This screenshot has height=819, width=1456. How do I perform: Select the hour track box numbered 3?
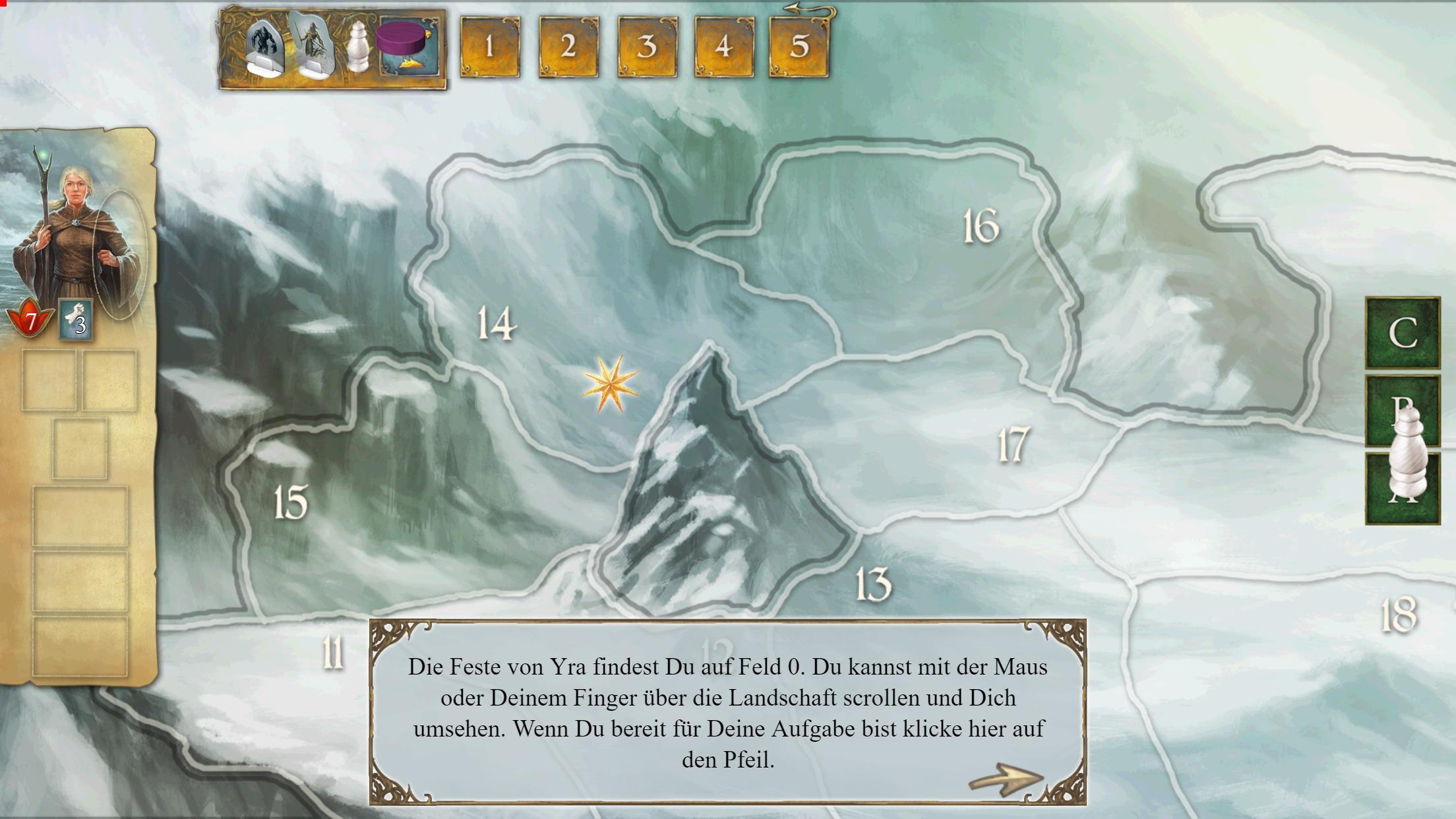[x=646, y=47]
